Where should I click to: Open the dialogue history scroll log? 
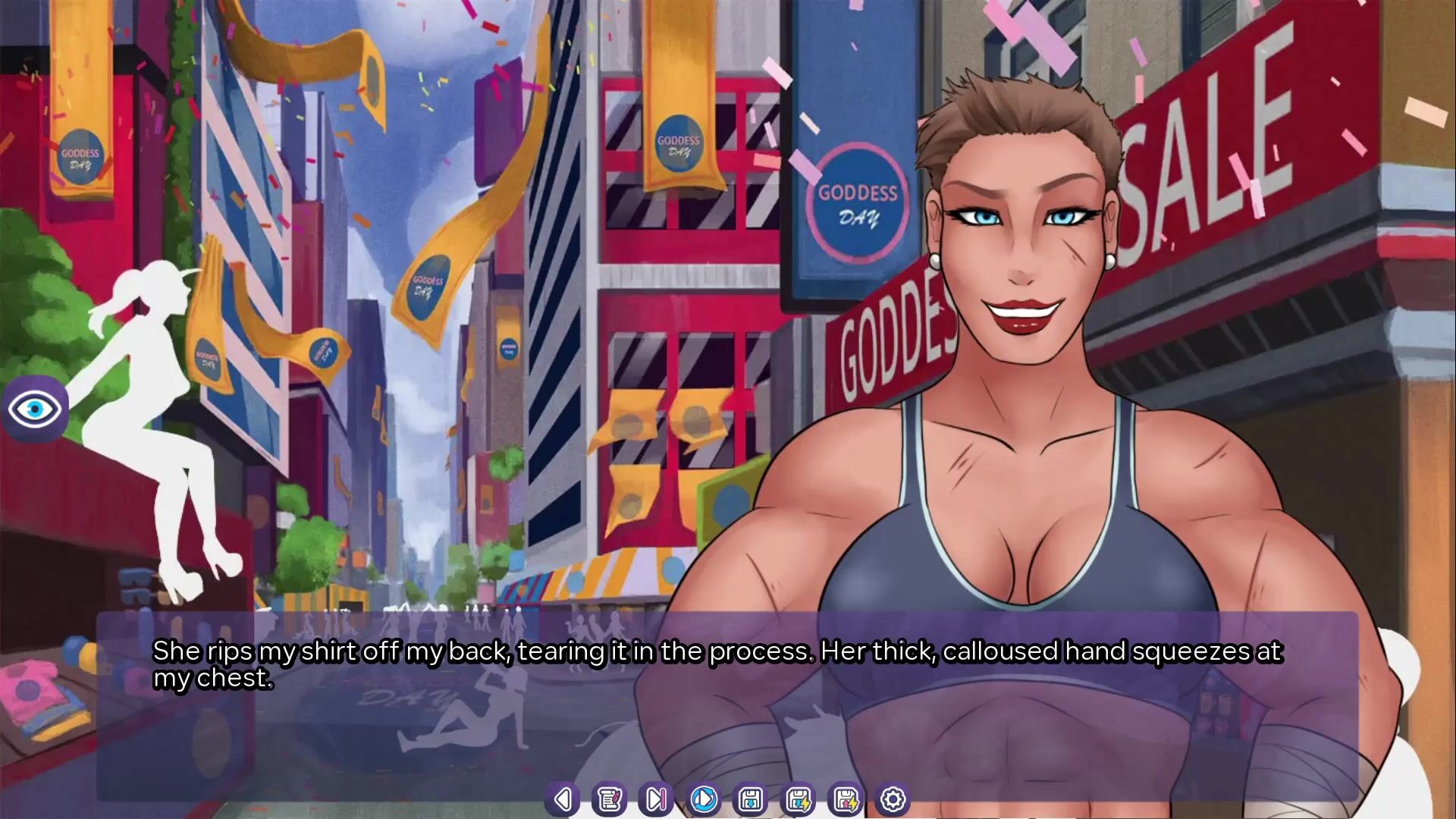[610, 799]
